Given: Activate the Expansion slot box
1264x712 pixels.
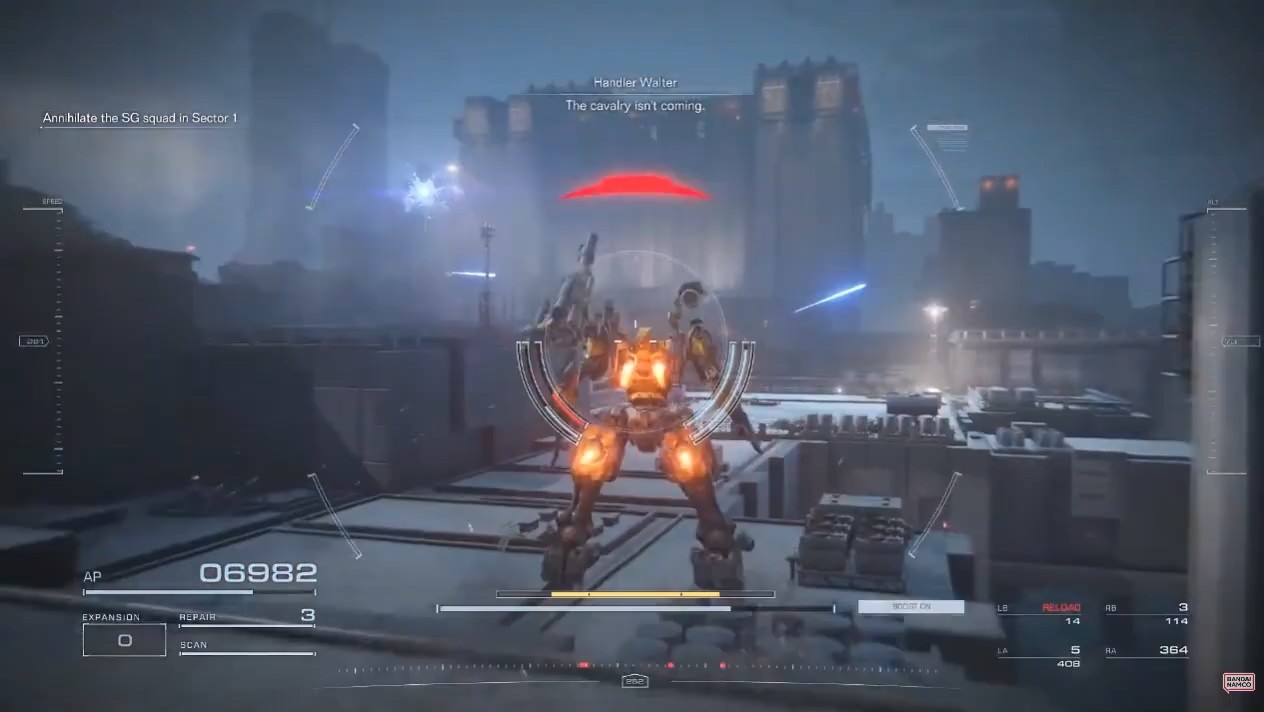Looking at the screenshot, I should [124, 640].
